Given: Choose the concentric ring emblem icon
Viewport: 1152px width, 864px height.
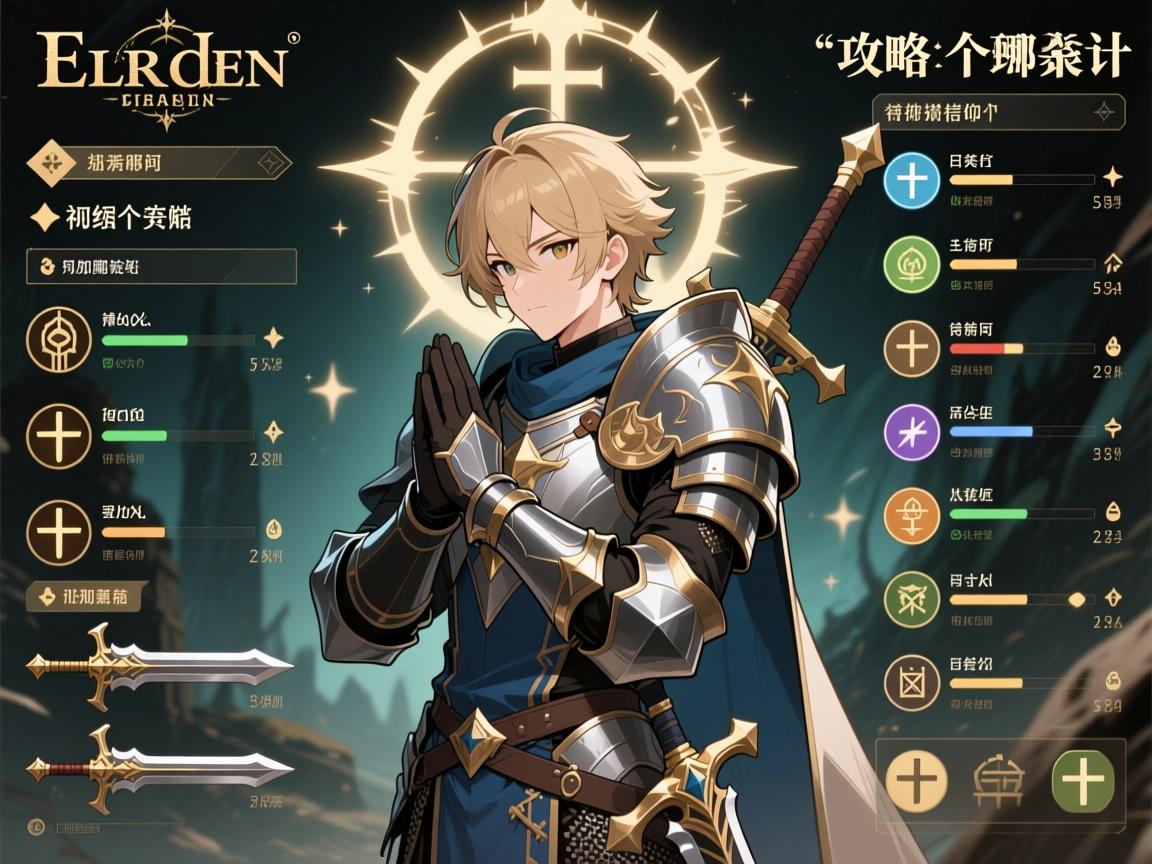Looking at the screenshot, I should coord(59,340).
